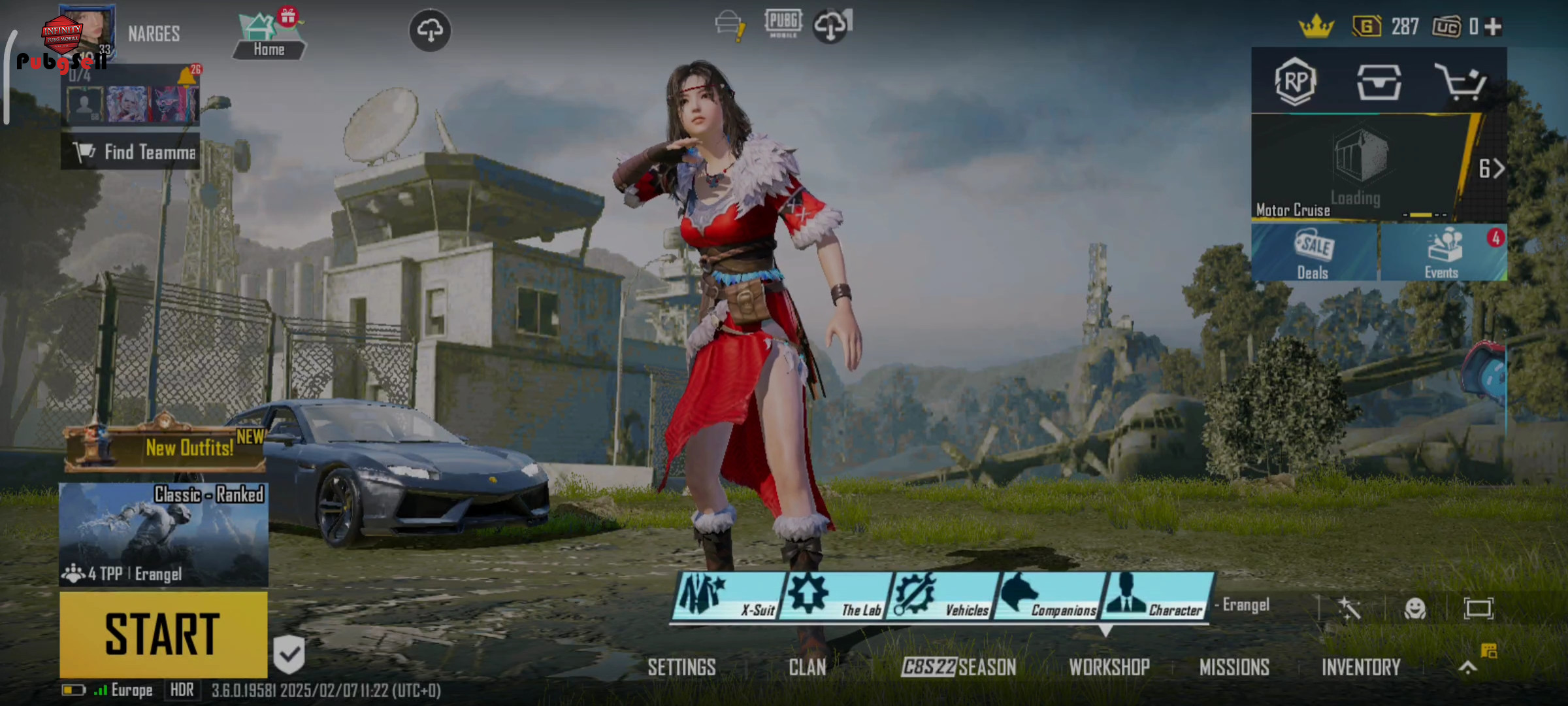The image size is (1568, 706).
Task: Open the Character section
Action: coord(1156,596)
